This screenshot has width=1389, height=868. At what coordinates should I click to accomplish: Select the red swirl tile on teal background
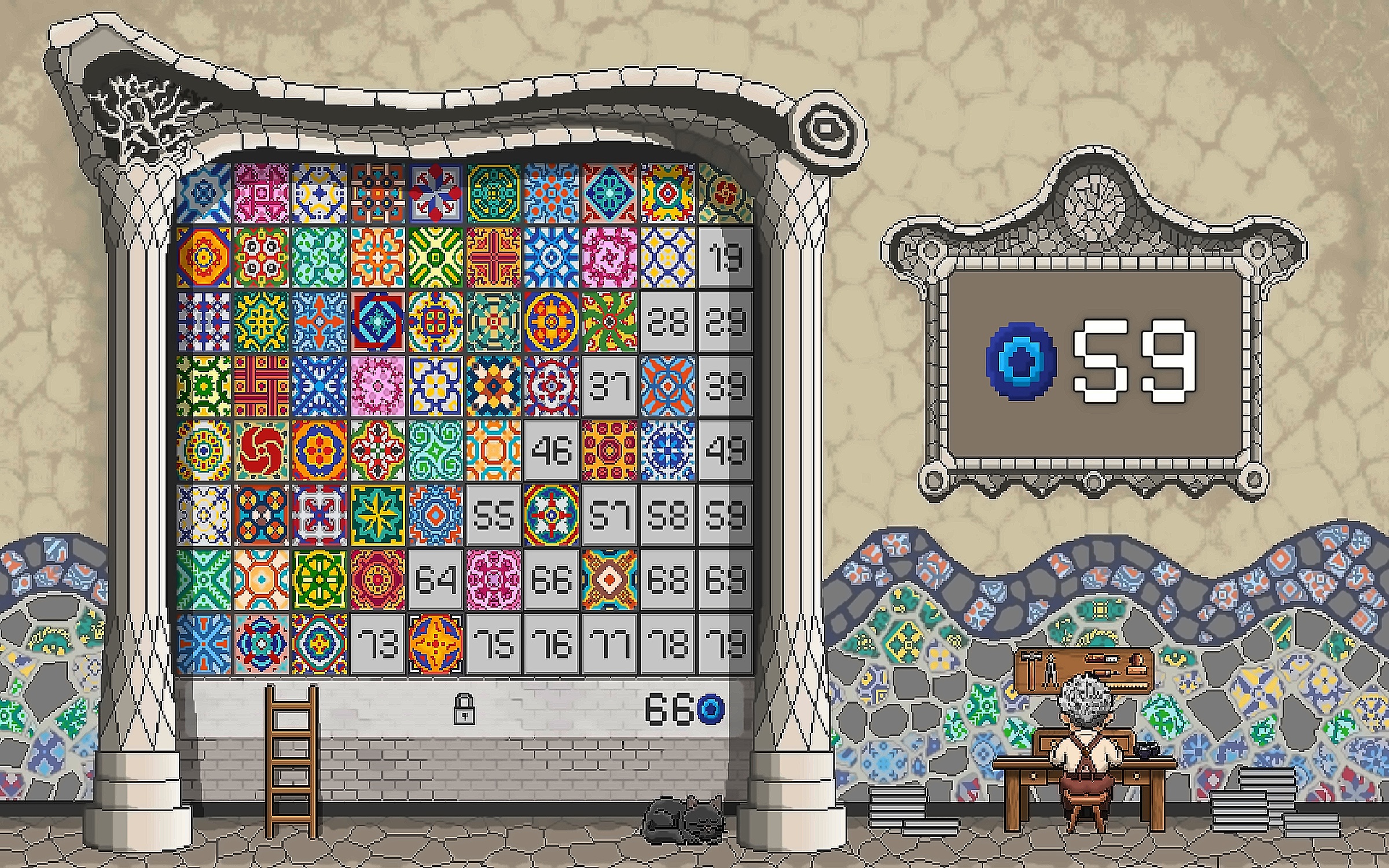pyautogui.click(x=261, y=451)
